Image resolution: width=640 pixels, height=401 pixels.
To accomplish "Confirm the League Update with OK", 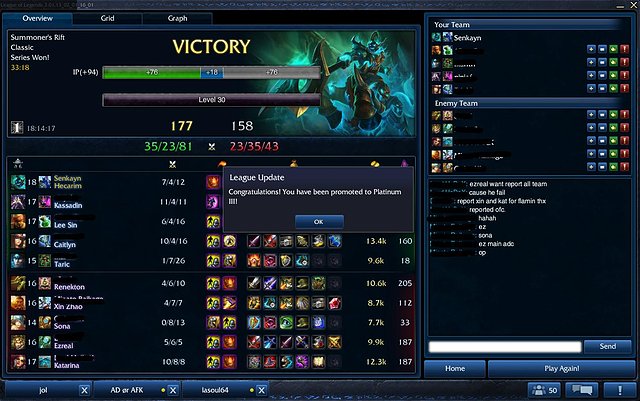I will tap(319, 221).
